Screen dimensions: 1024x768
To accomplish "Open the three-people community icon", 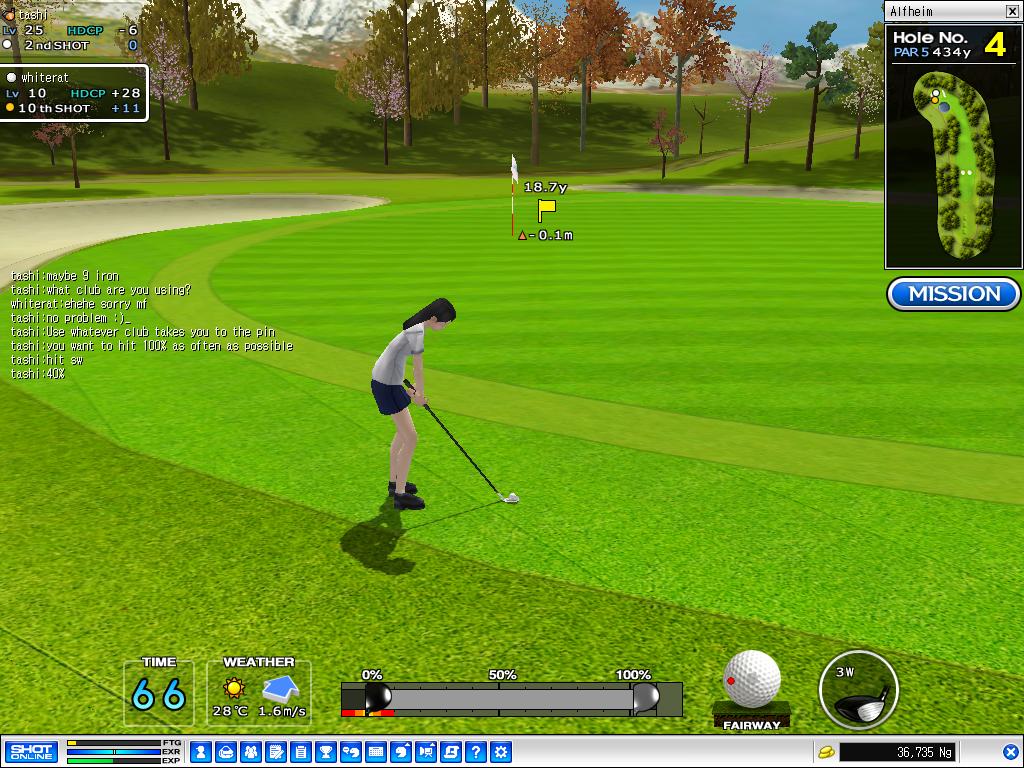I will pyautogui.click(x=251, y=751).
